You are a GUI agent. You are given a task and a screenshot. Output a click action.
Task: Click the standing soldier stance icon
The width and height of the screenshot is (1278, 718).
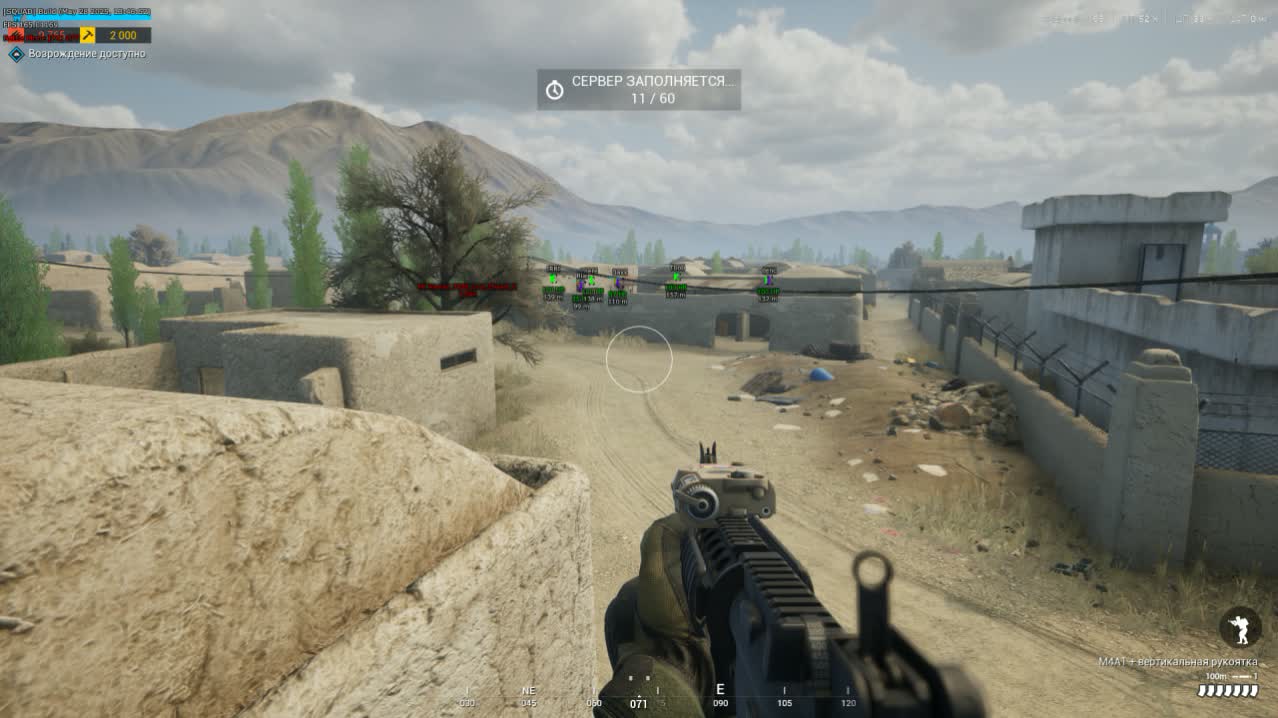coord(1239,627)
